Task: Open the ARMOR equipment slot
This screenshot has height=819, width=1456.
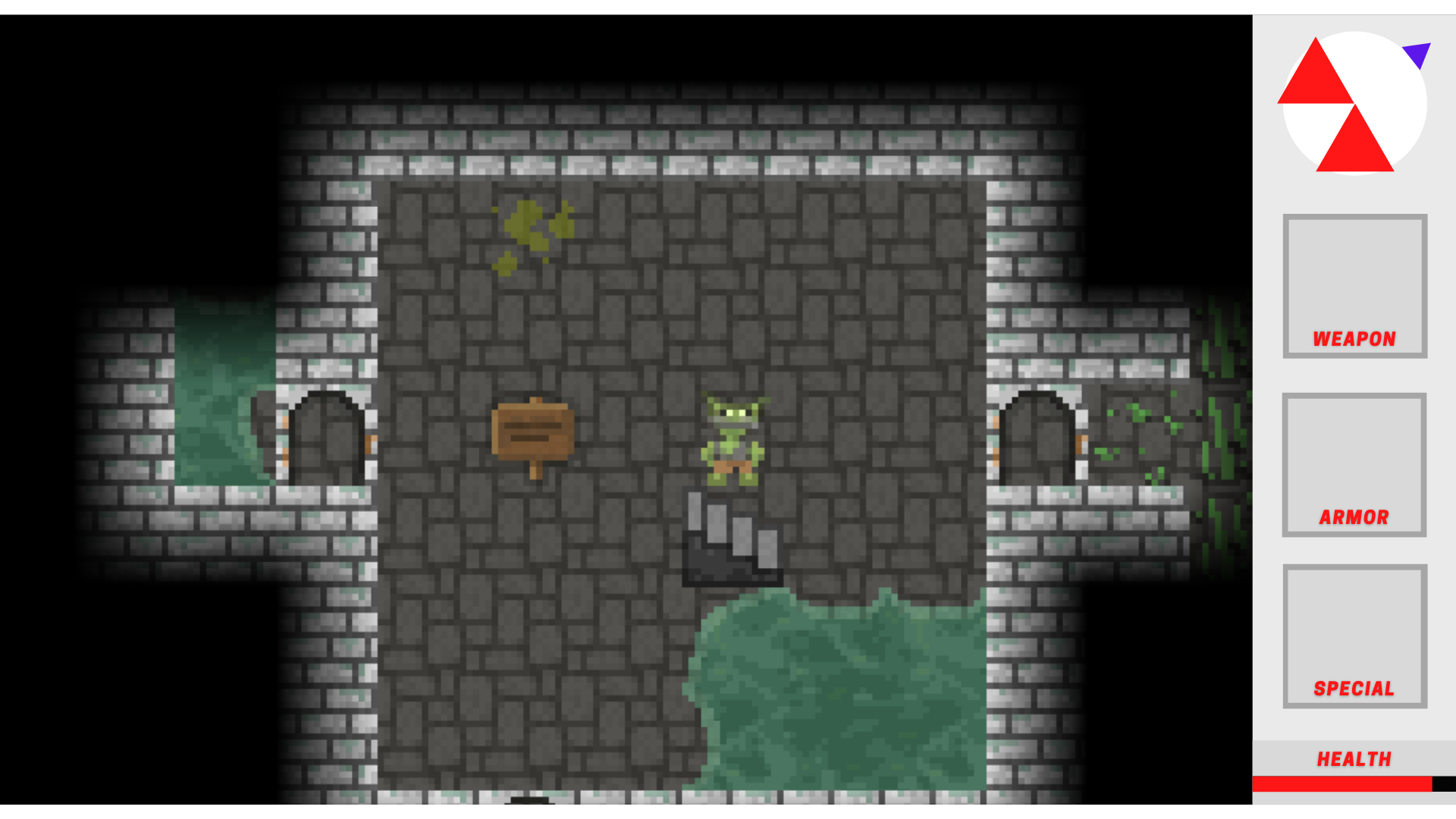Action: (x=1354, y=466)
